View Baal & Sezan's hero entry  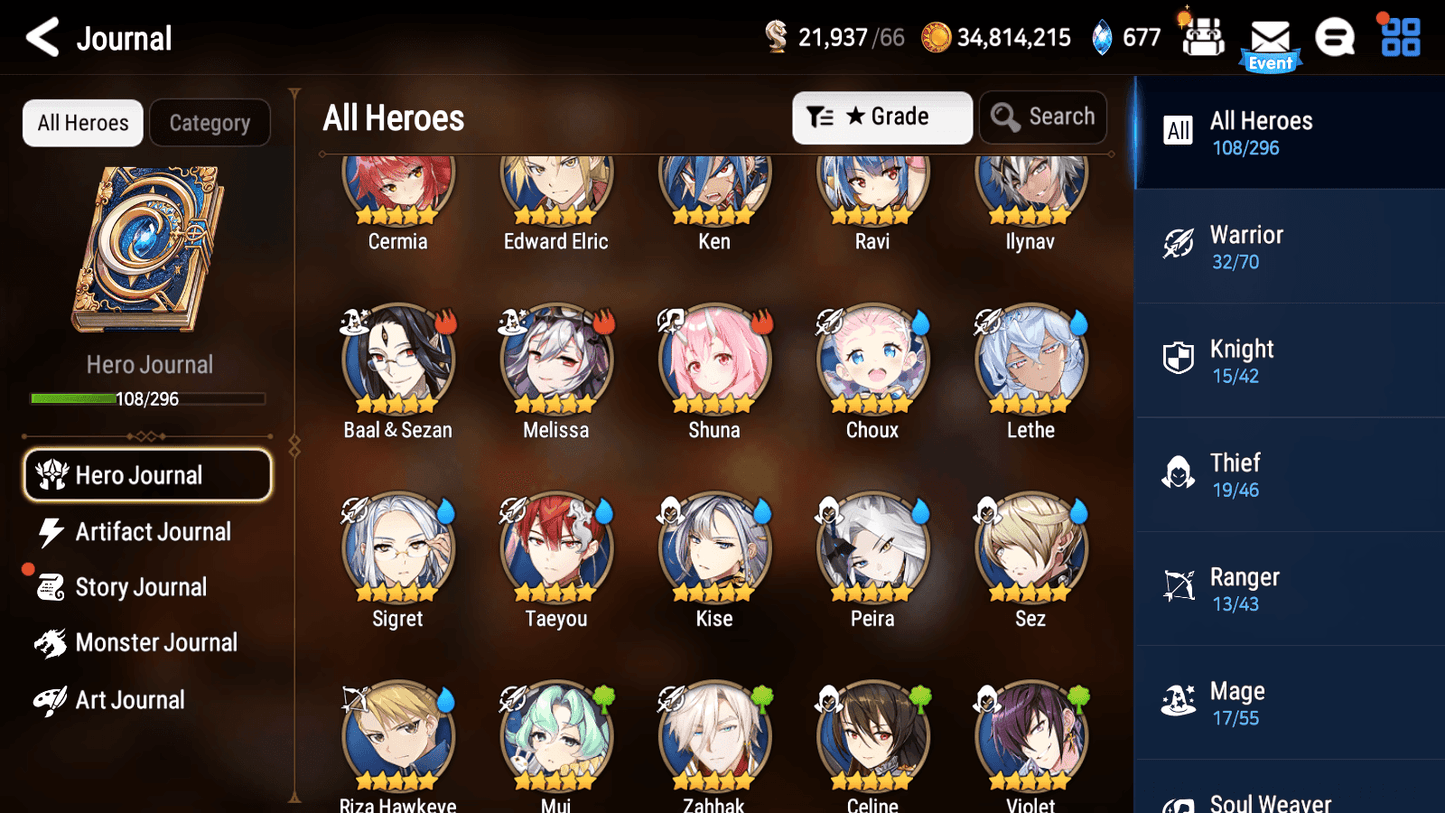398,360
